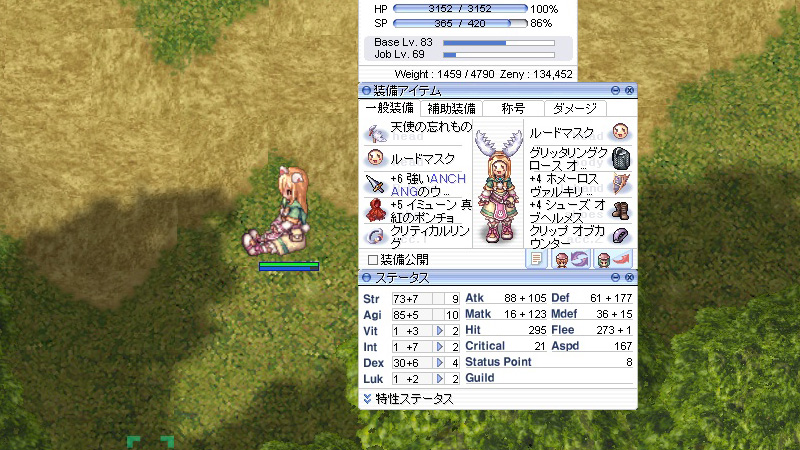
Task: Switch to the 補助装備 tab
Action: pyautogui.click(x=451, y=108)
